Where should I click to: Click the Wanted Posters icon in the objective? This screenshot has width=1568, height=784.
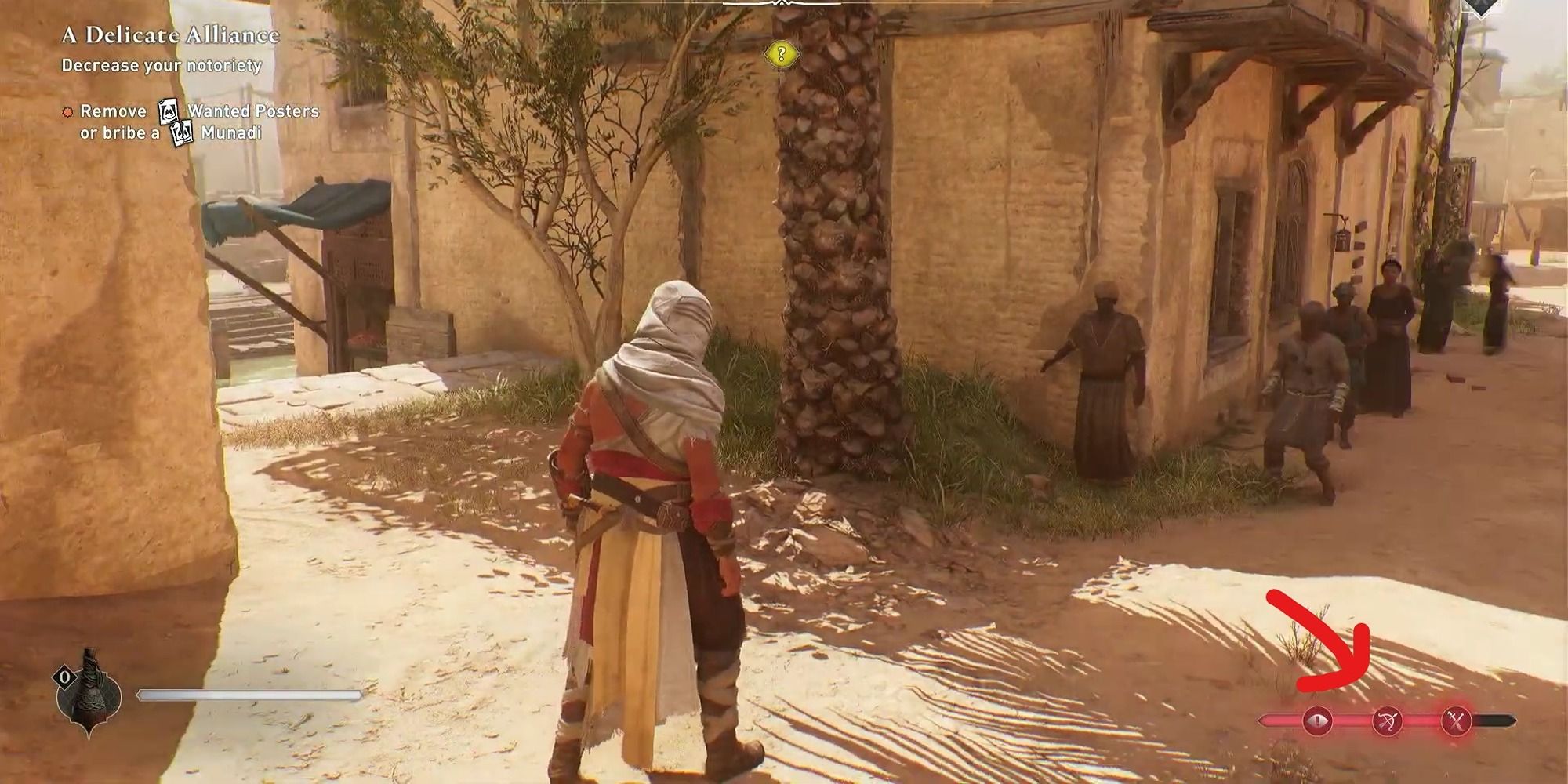[168, 111]
